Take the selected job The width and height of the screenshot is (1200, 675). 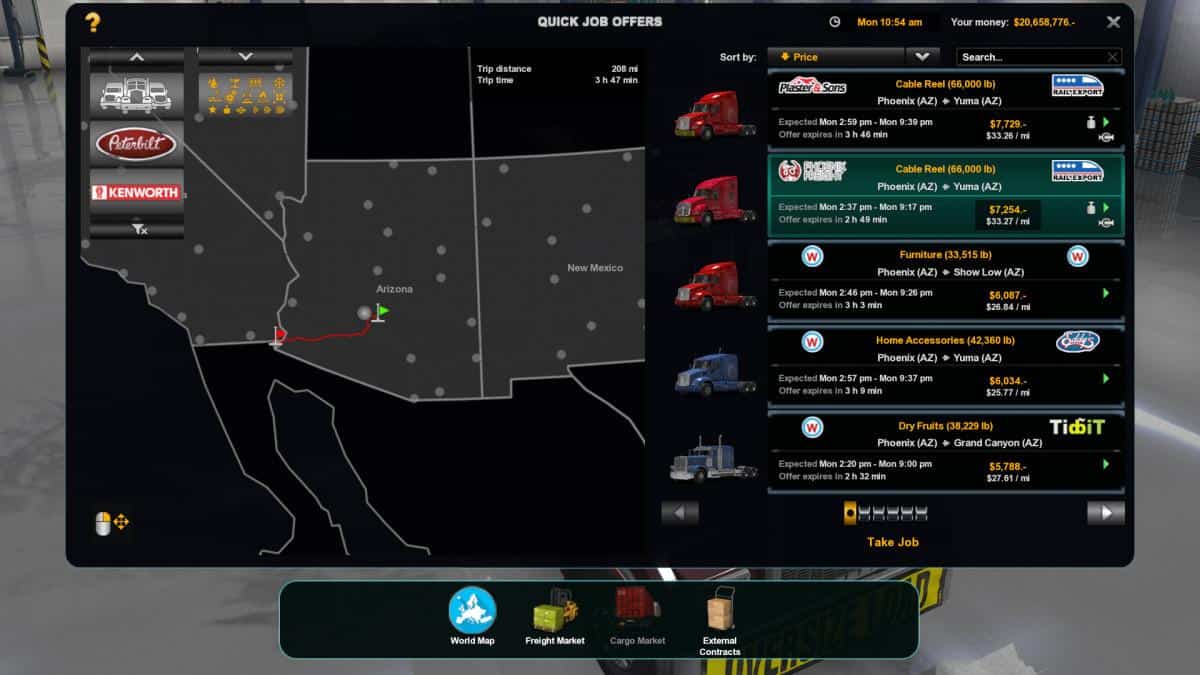[892, 542]
